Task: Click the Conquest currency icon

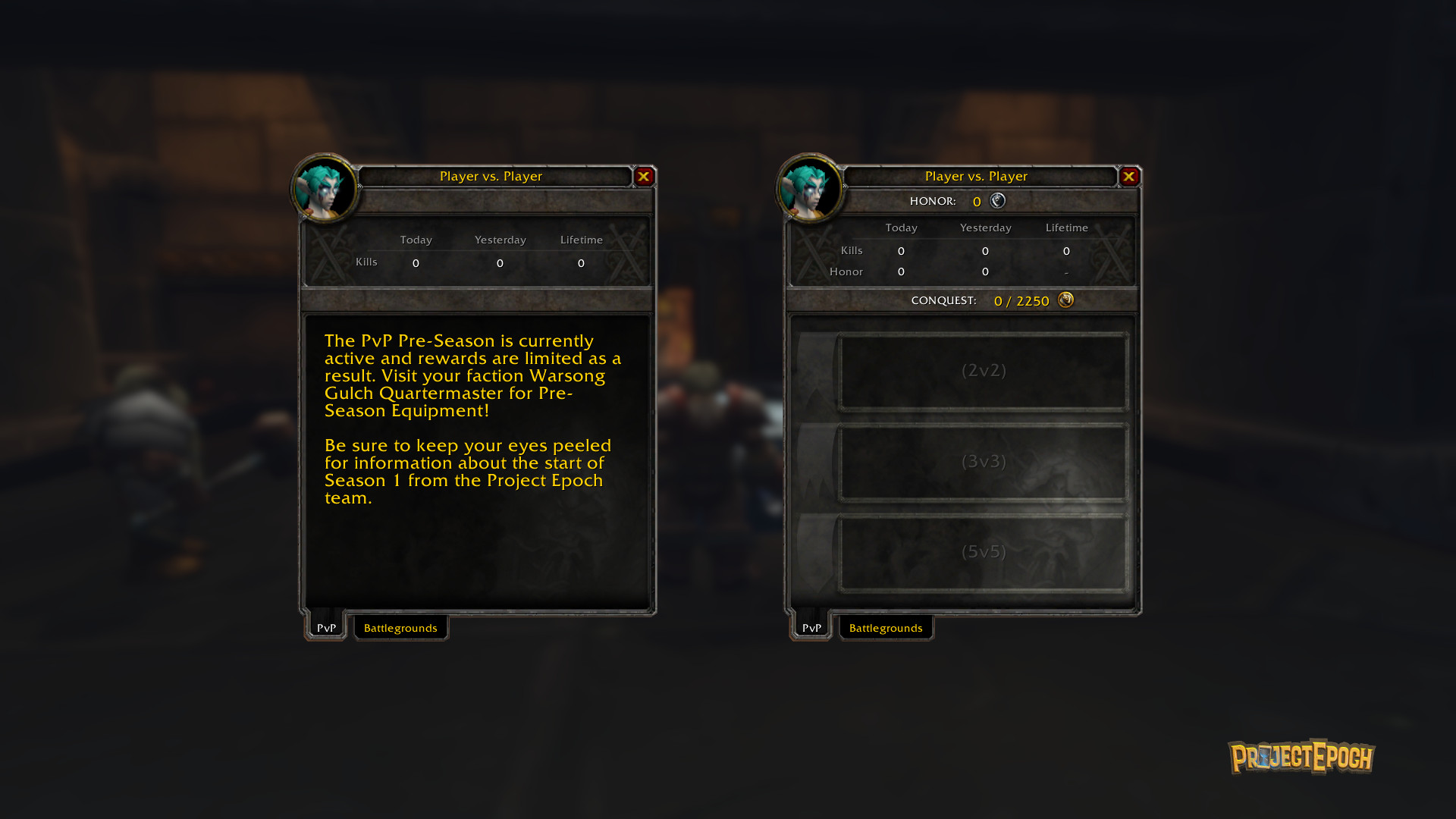Action: click(x=1065, y=300)
